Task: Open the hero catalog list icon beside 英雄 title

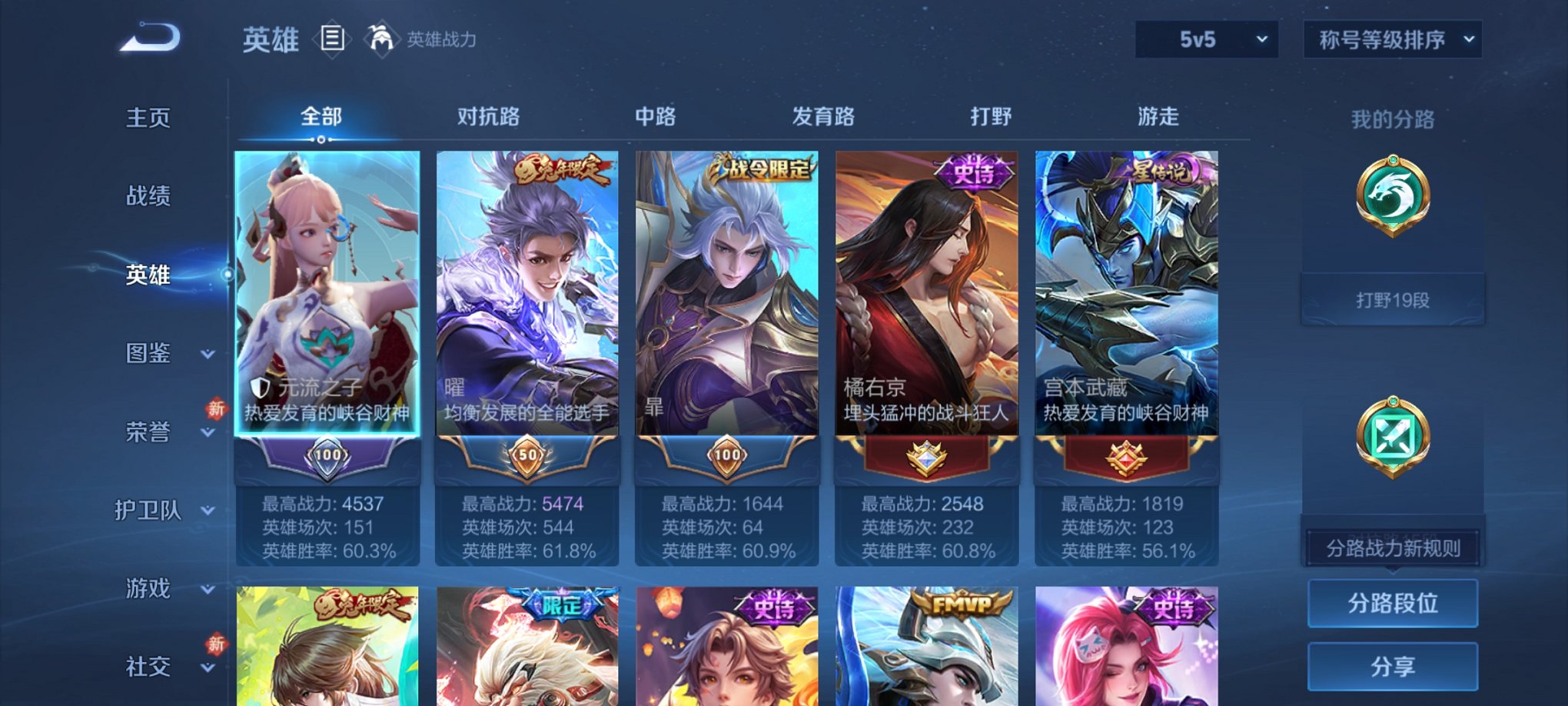Action: click(x=332, y=39)
